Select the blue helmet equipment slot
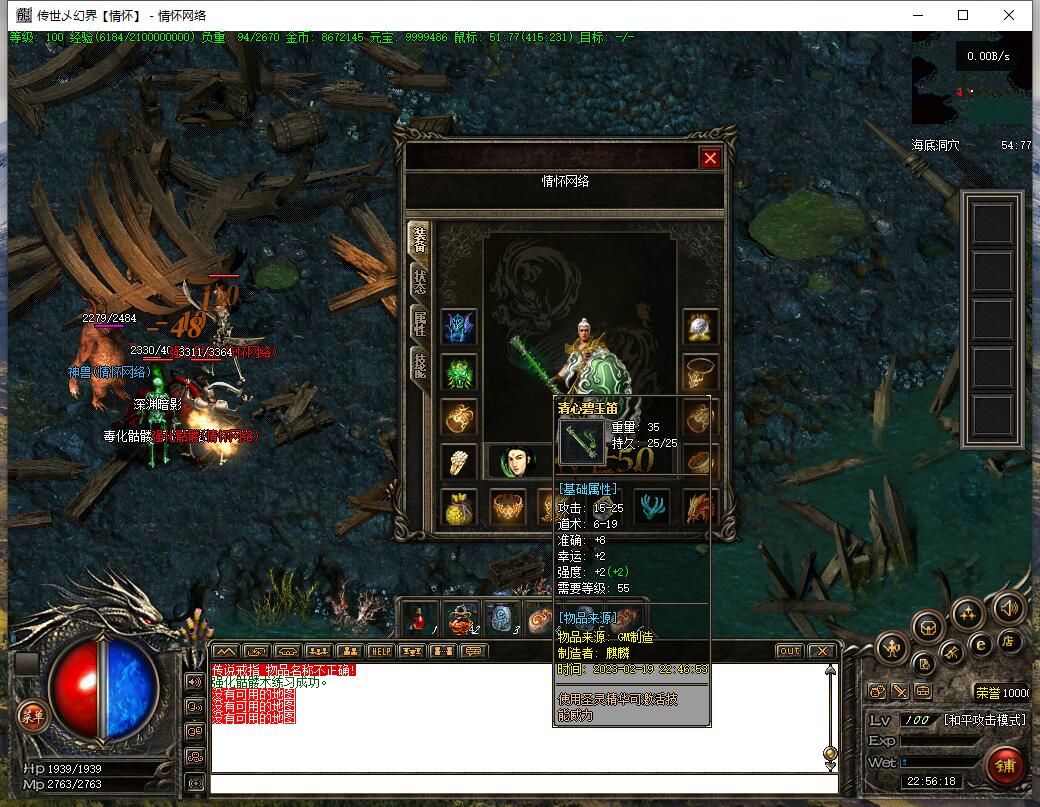 tap(459, 327)
